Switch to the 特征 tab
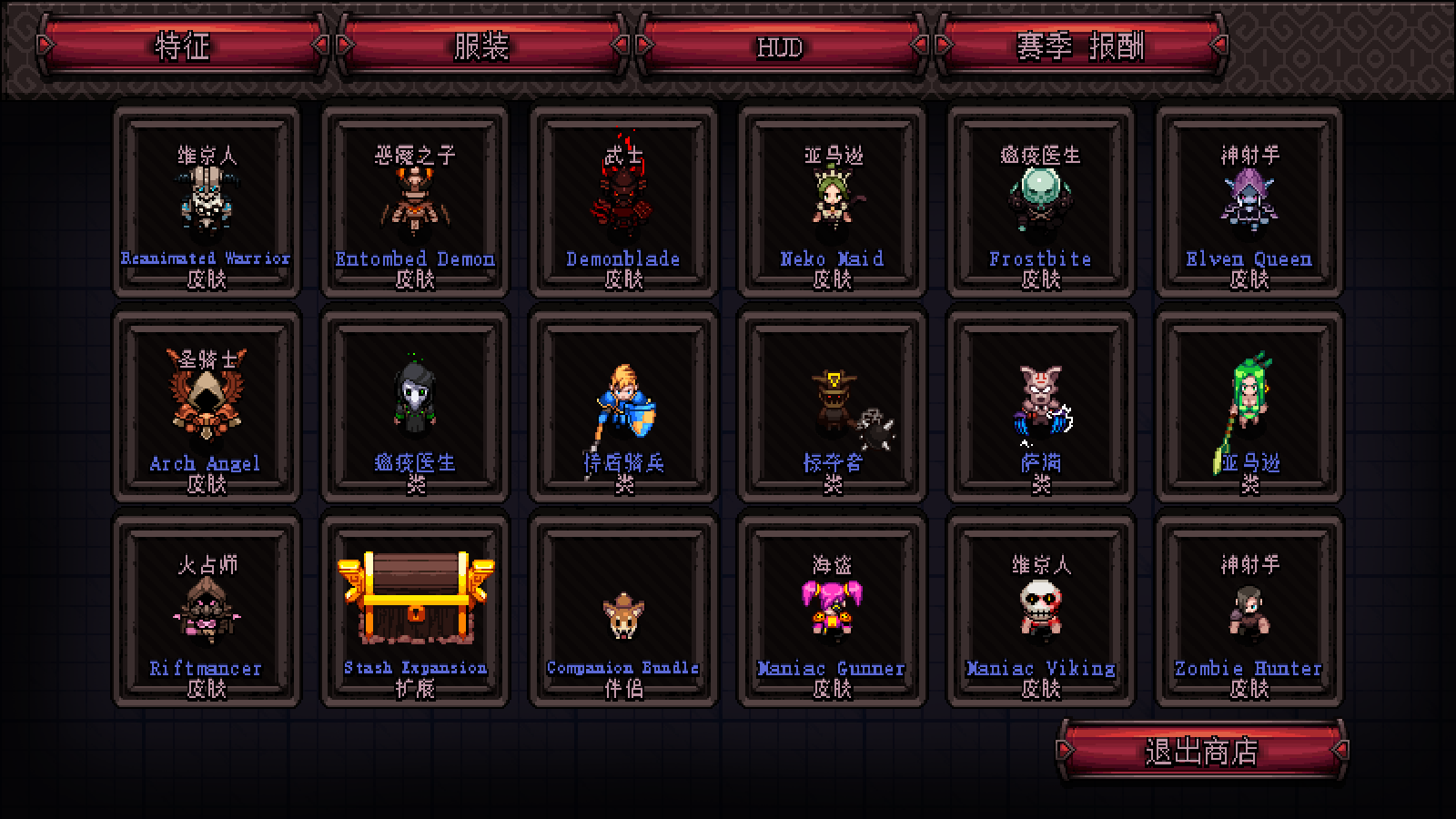Image resolution: width=1456 pixels, height=819 pixels. pos(182,45)
